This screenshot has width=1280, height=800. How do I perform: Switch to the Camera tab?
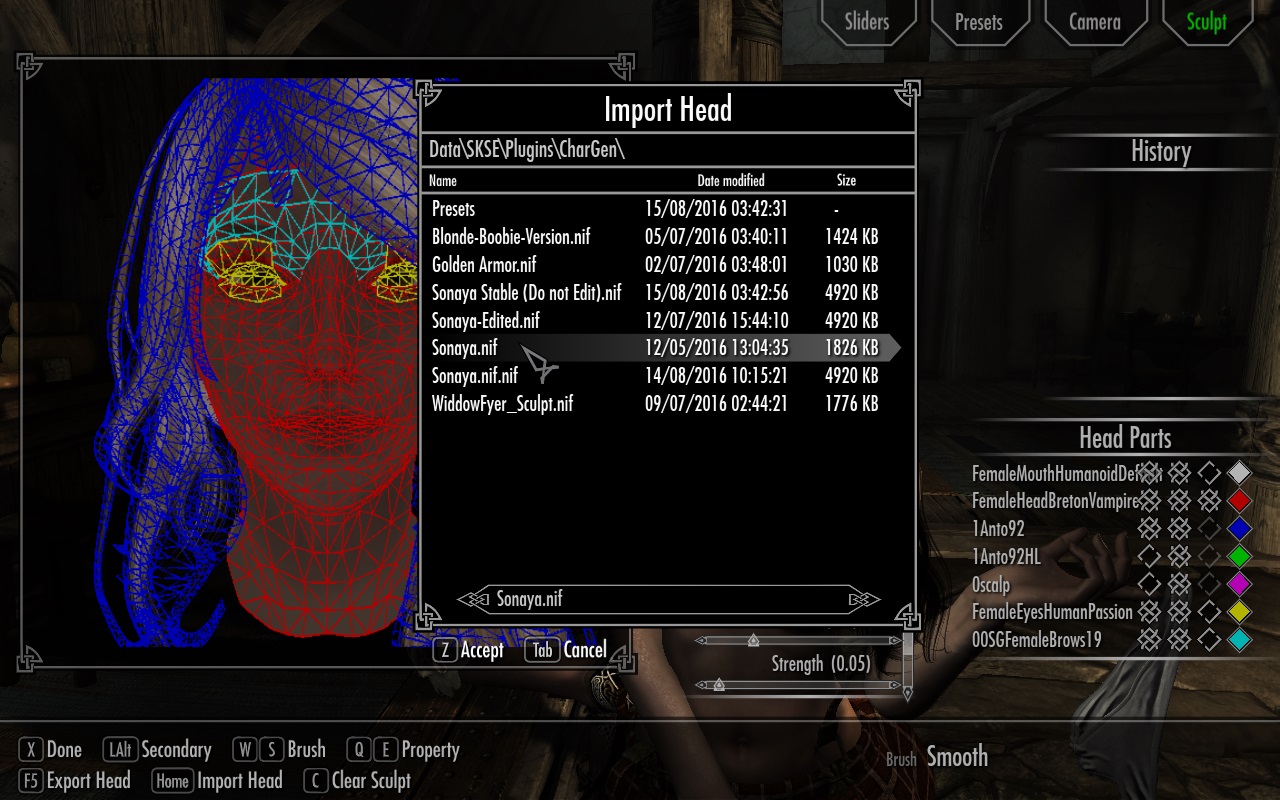pos(1094,21)
